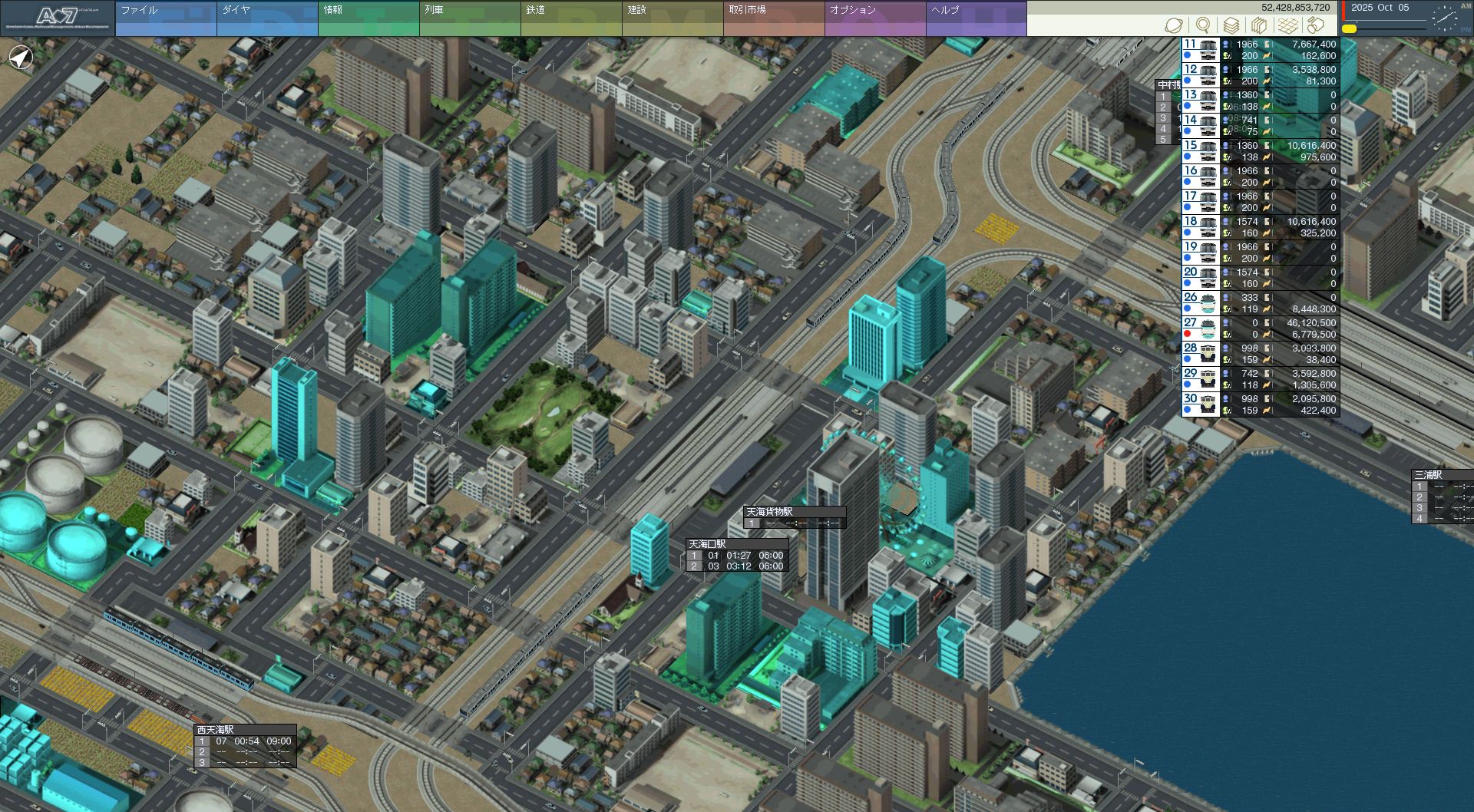Open the ダイヤ (Timetable) menu
The image size is (1474, 812).
(x=266, y=18)
